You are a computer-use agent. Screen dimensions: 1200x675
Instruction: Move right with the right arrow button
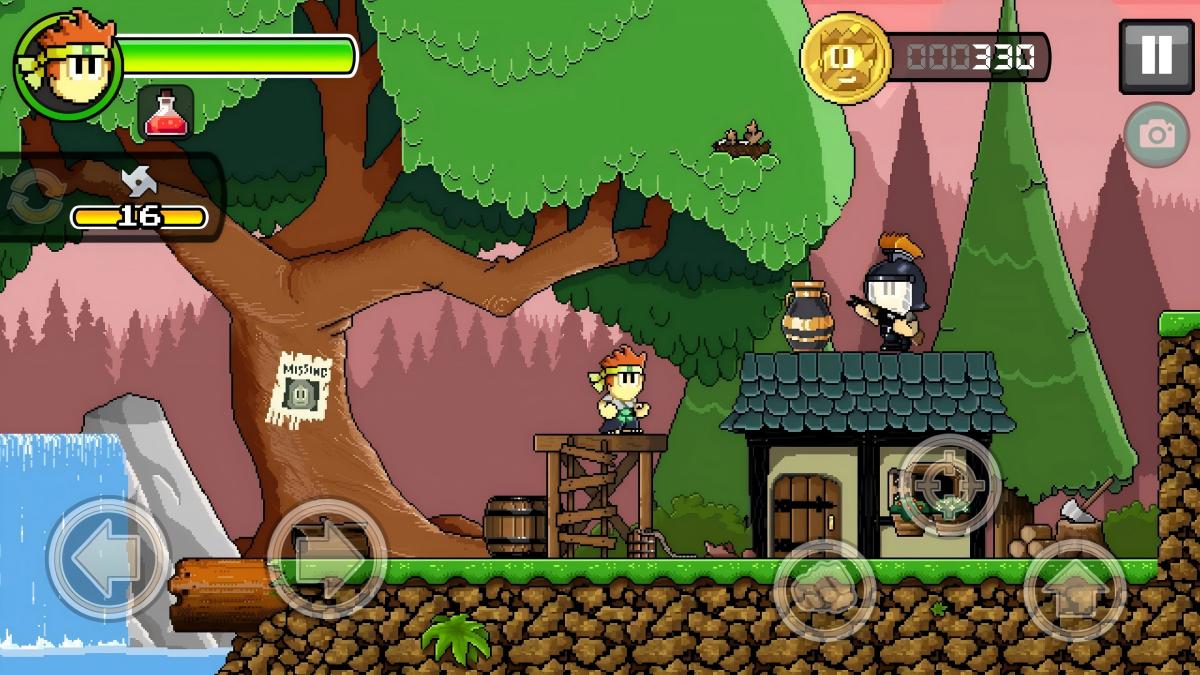[x=327, y=558]
